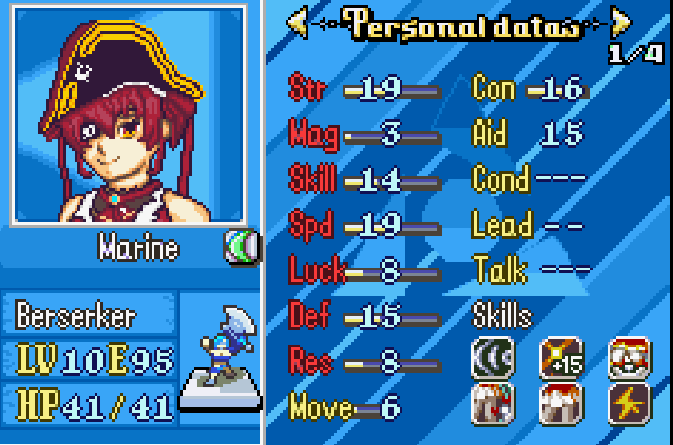This screenshot has height=445, width=673.
Task: Click Marine's green affinity icon
Action: (x=240, y=246)
